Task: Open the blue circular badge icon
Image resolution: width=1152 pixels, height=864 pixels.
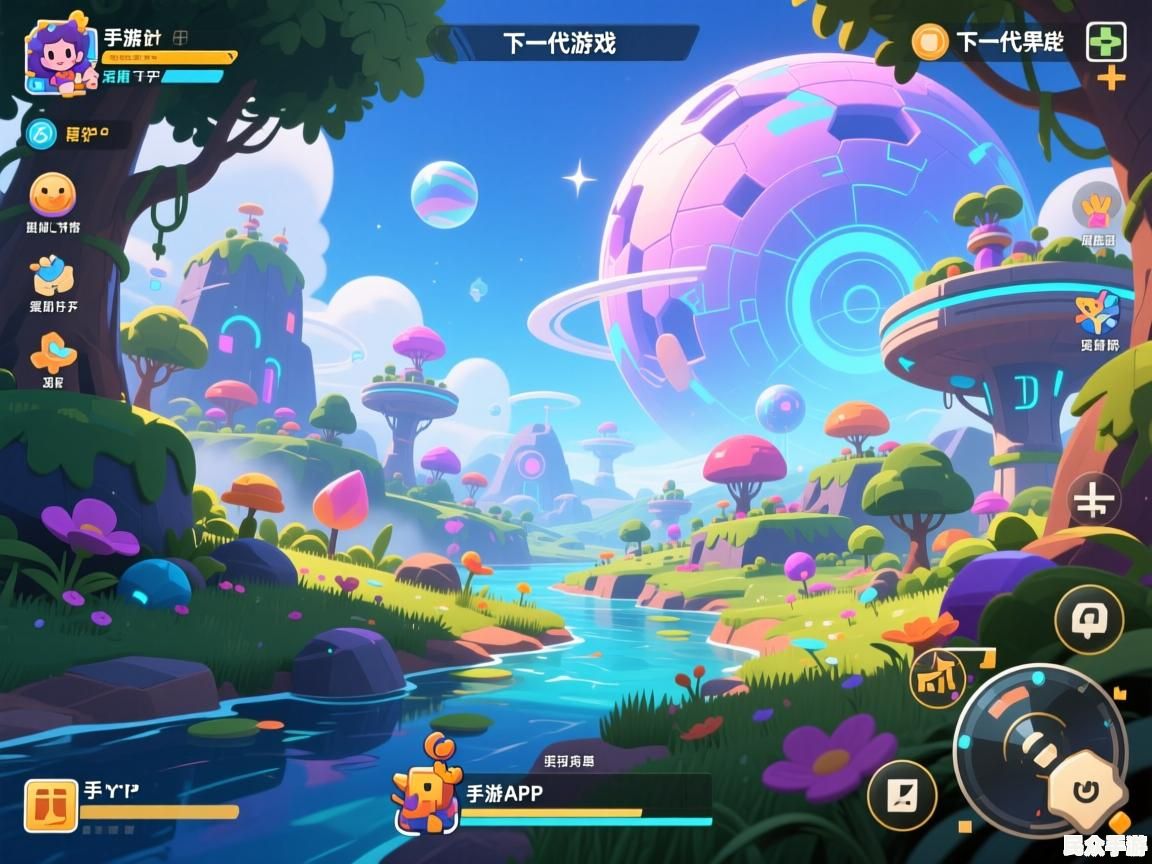Action: [41, 133]
